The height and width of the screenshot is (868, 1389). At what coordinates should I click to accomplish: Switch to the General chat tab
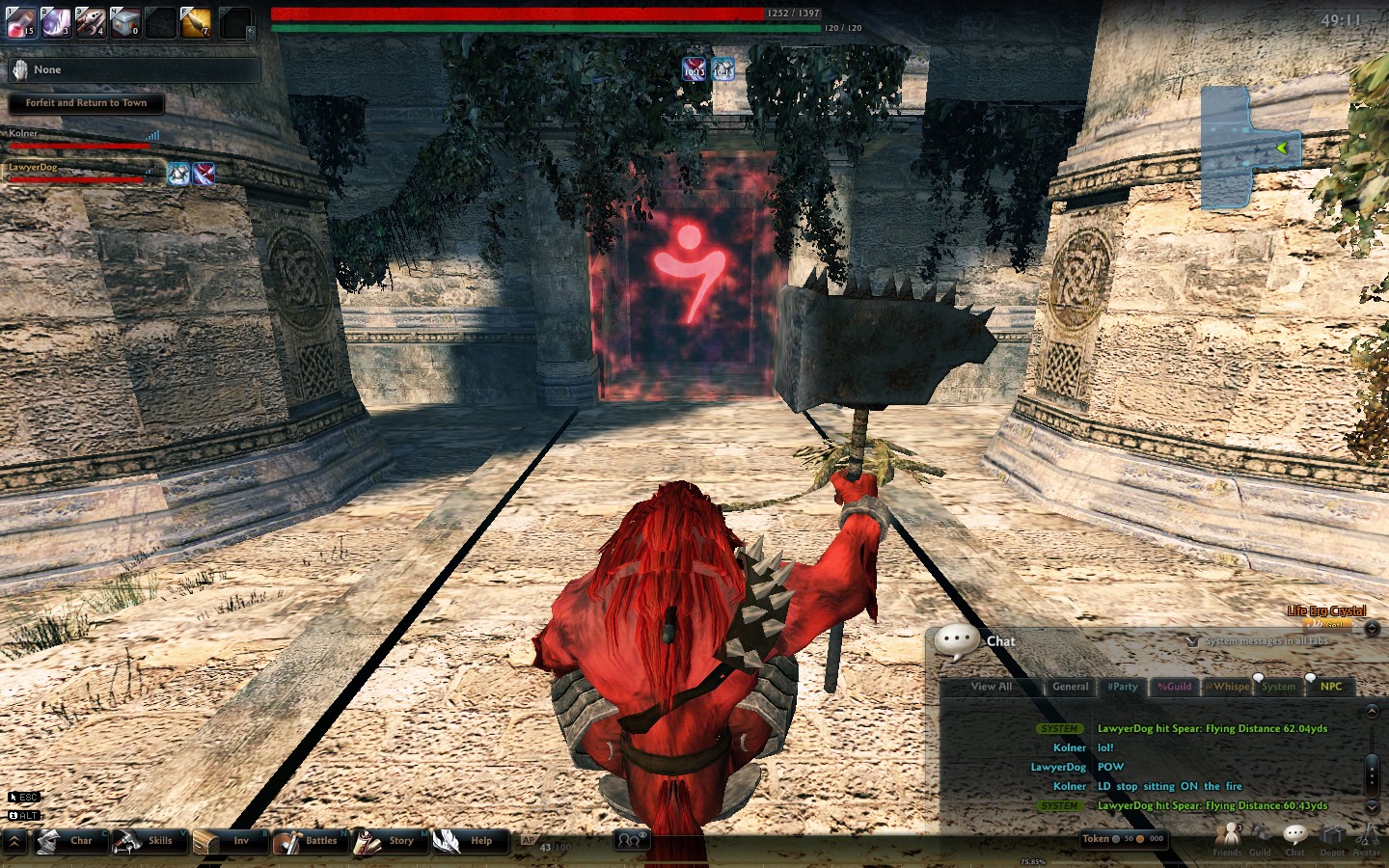(x=1070, y=687)
